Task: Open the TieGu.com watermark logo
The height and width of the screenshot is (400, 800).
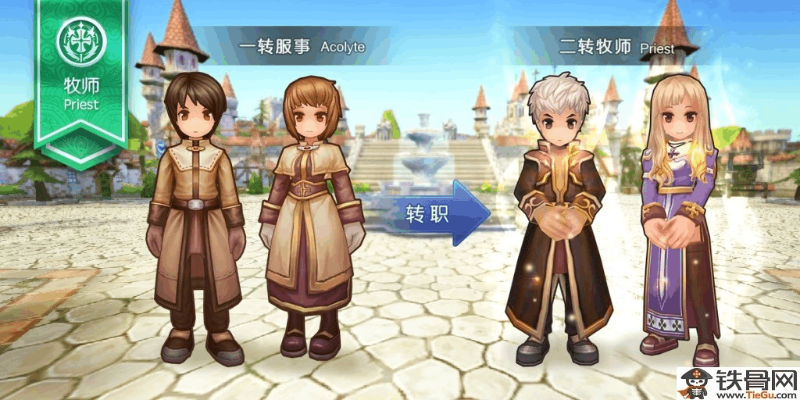Action: [x=738, y=382]
